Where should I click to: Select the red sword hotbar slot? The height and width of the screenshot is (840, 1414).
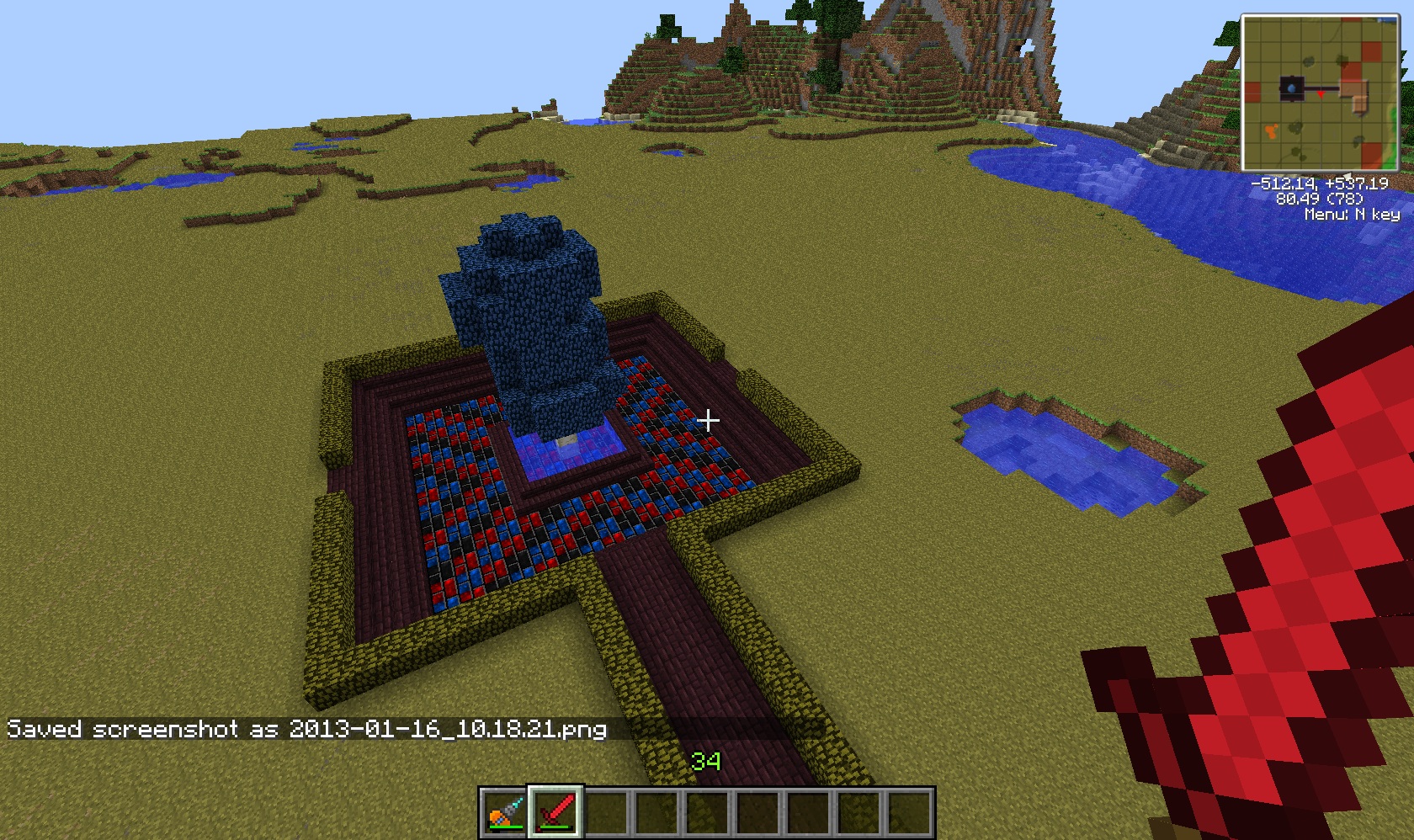tap(555, 812)
